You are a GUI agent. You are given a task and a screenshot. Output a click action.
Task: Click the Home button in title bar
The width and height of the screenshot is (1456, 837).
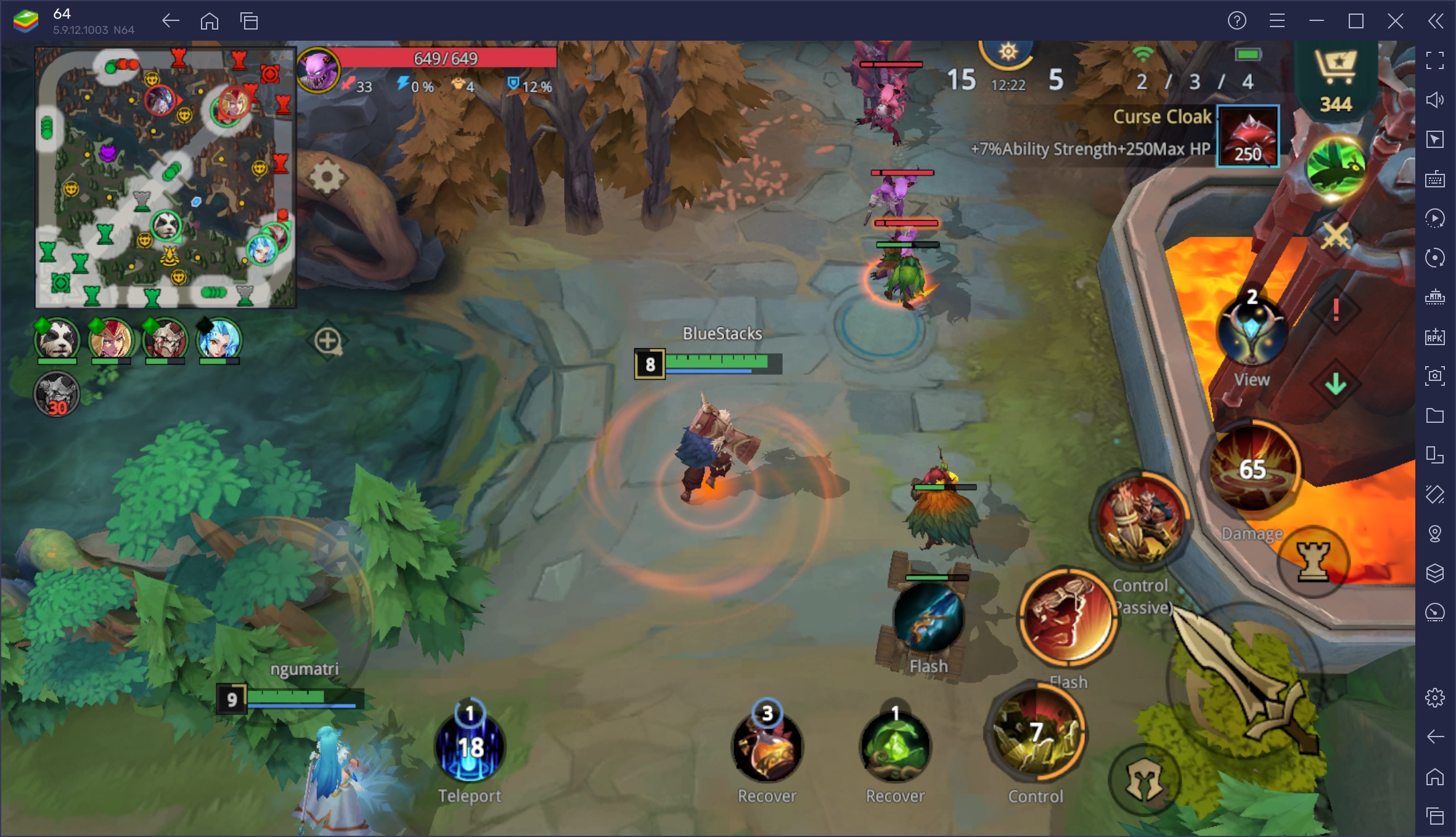click(210, 20)
